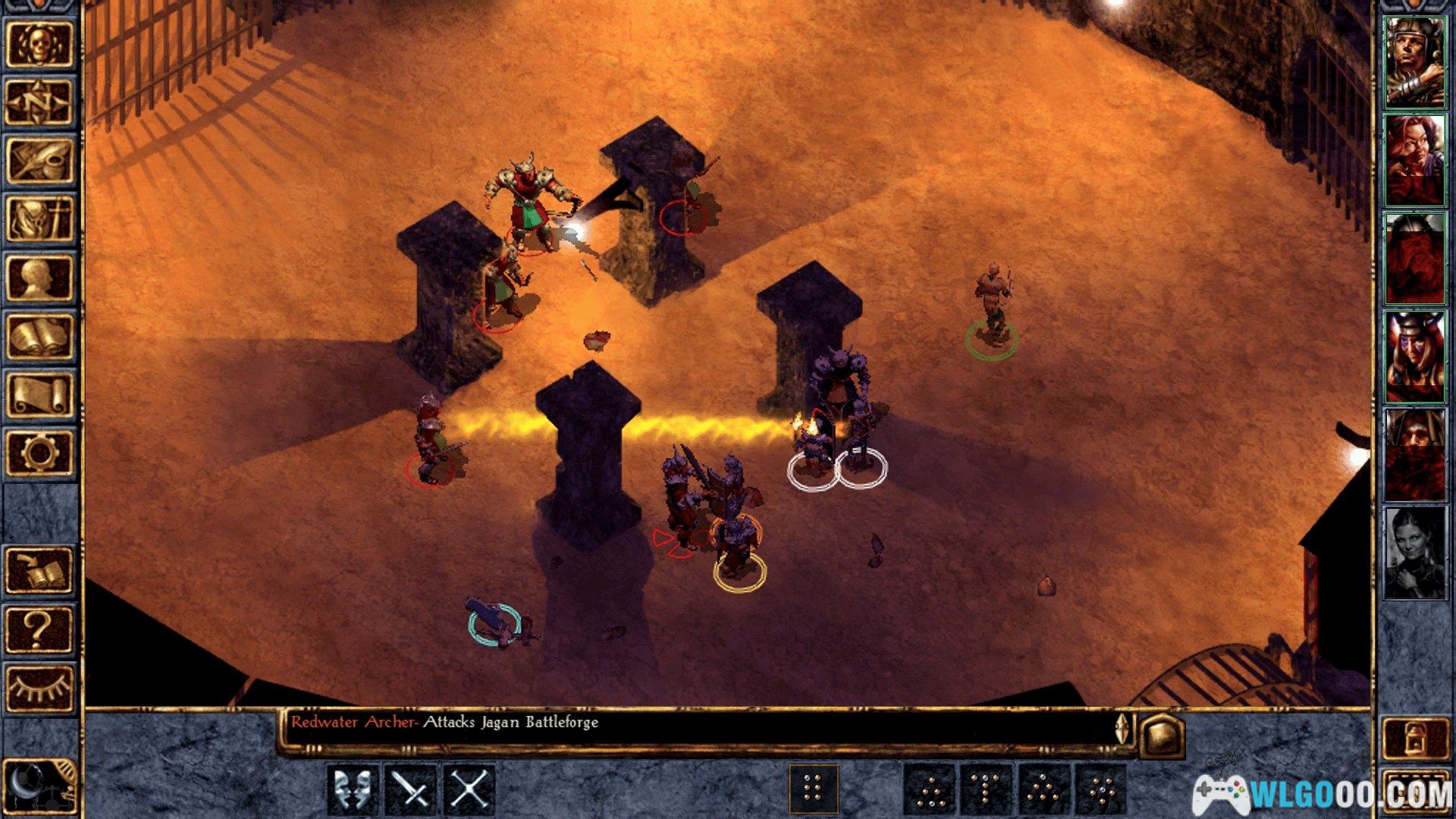
Task: Toggle the padlock button
Action: 1414,737
